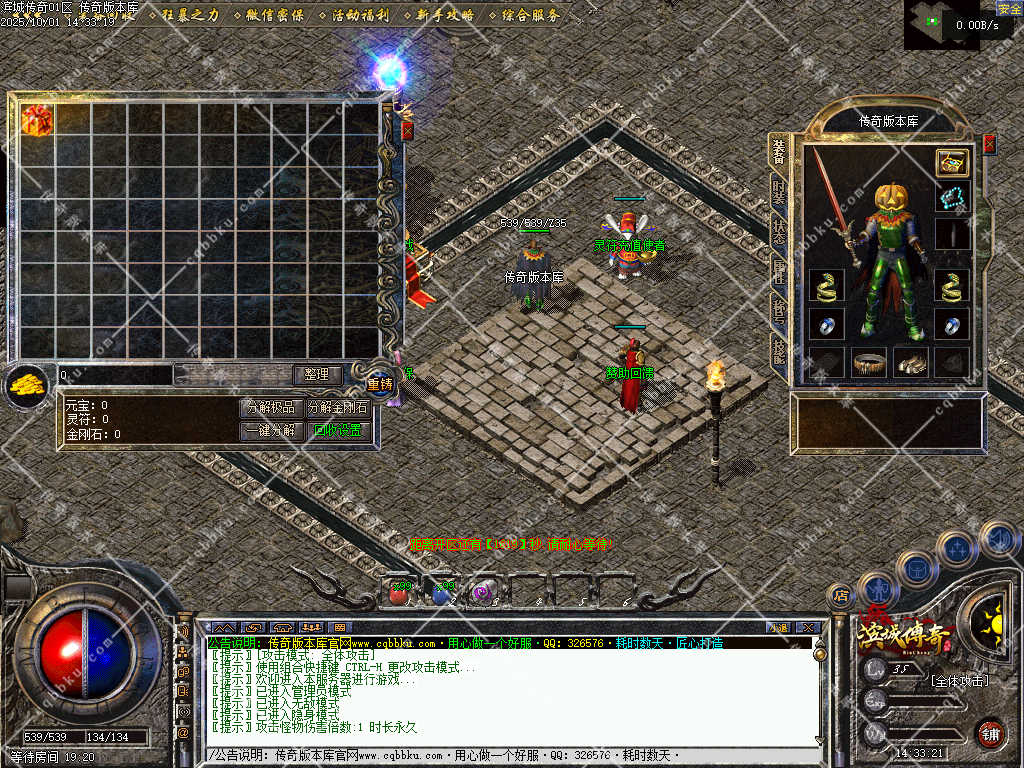
Task: Open the 重铸 reforge button
Action: pyautogui.click(x=380, y=383)
